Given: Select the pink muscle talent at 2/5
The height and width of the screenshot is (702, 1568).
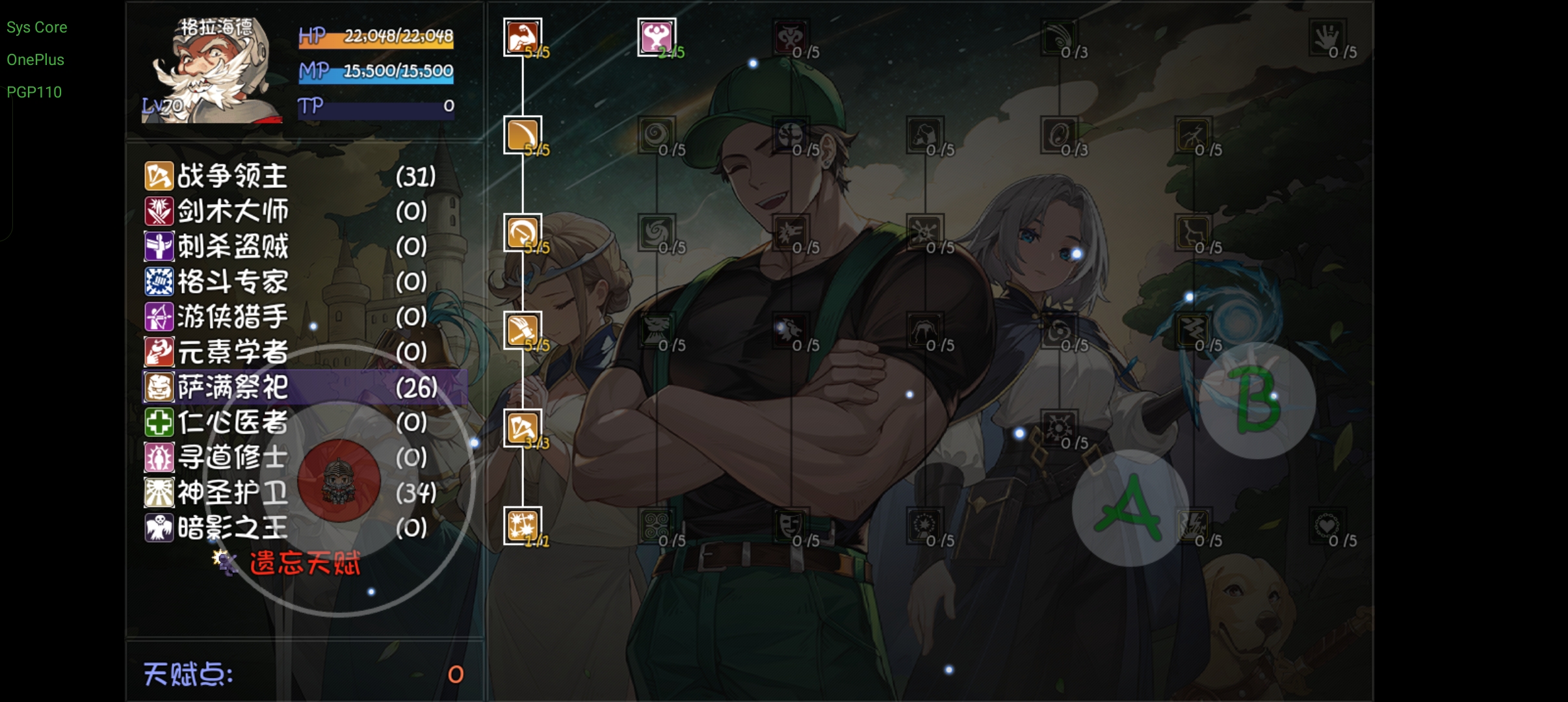Looking at the screenshot, I should pyautogui.click(x=657, y=37).
